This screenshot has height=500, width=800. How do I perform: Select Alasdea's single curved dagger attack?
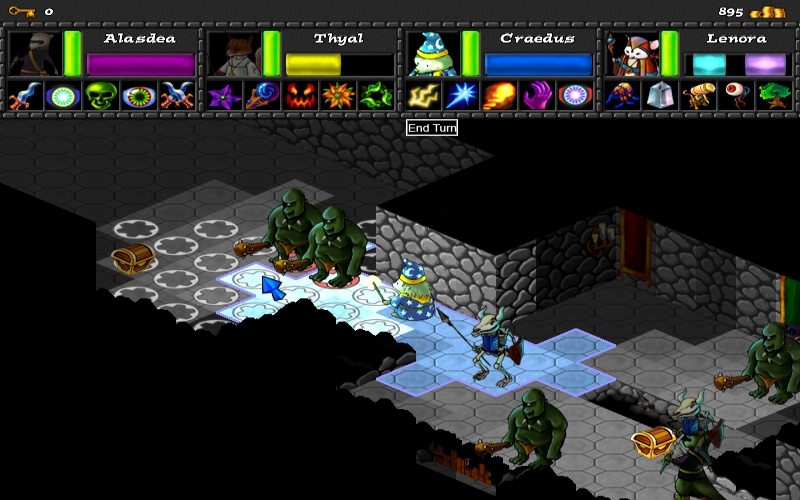coord(24,96)
